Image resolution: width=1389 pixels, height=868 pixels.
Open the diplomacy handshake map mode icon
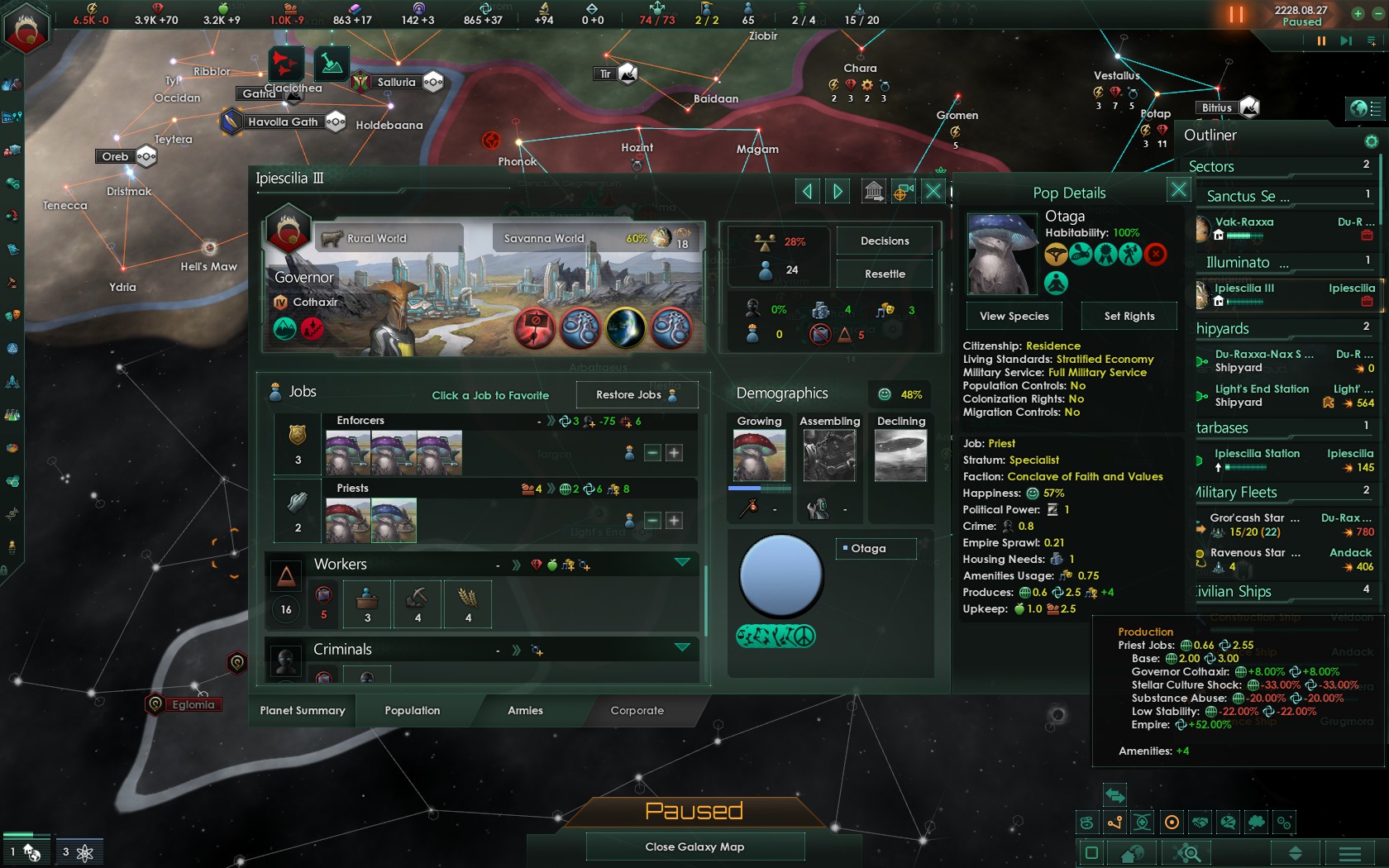pos(1200,823)
